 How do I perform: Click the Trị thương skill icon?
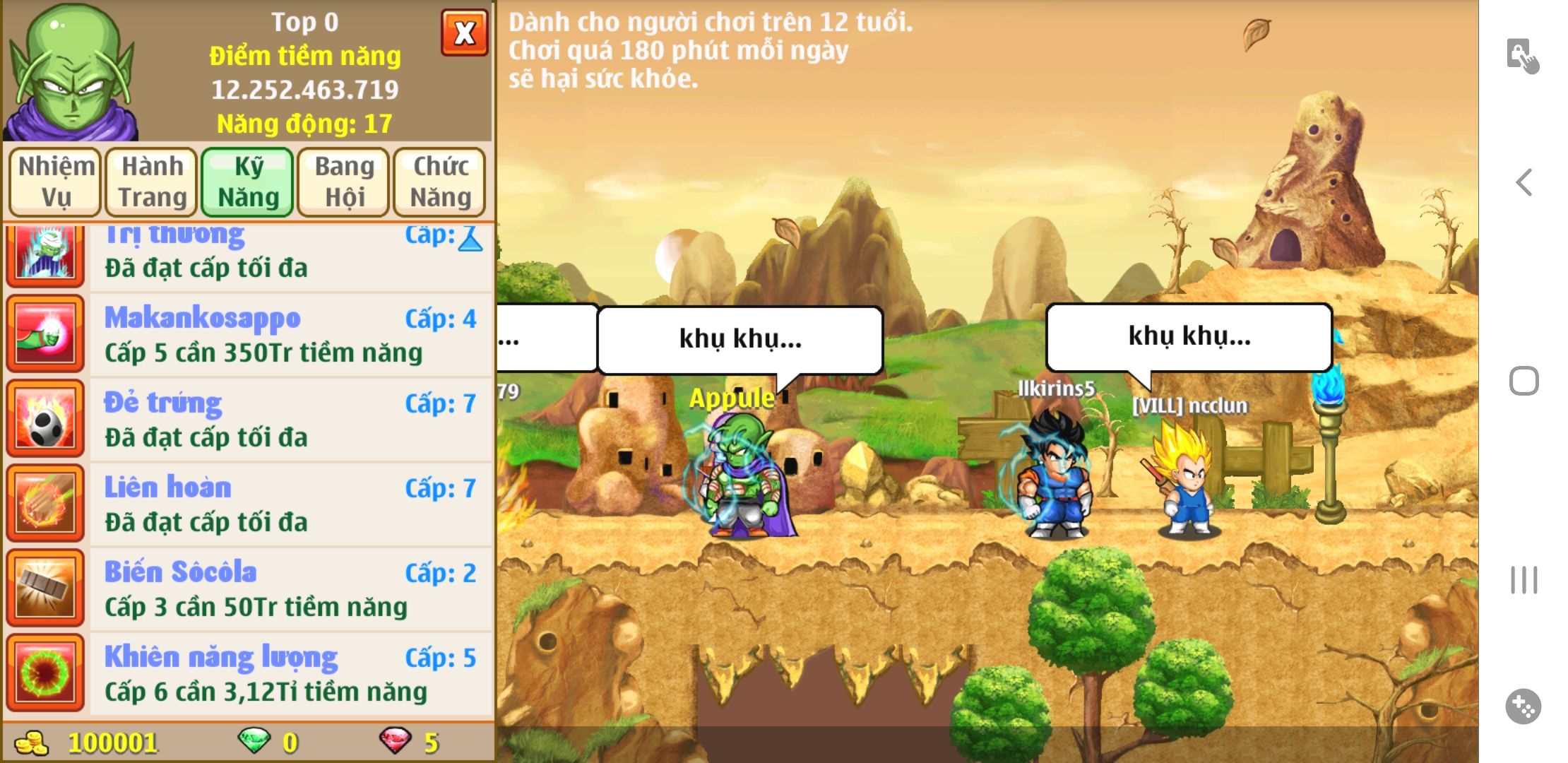coord(45,253)
